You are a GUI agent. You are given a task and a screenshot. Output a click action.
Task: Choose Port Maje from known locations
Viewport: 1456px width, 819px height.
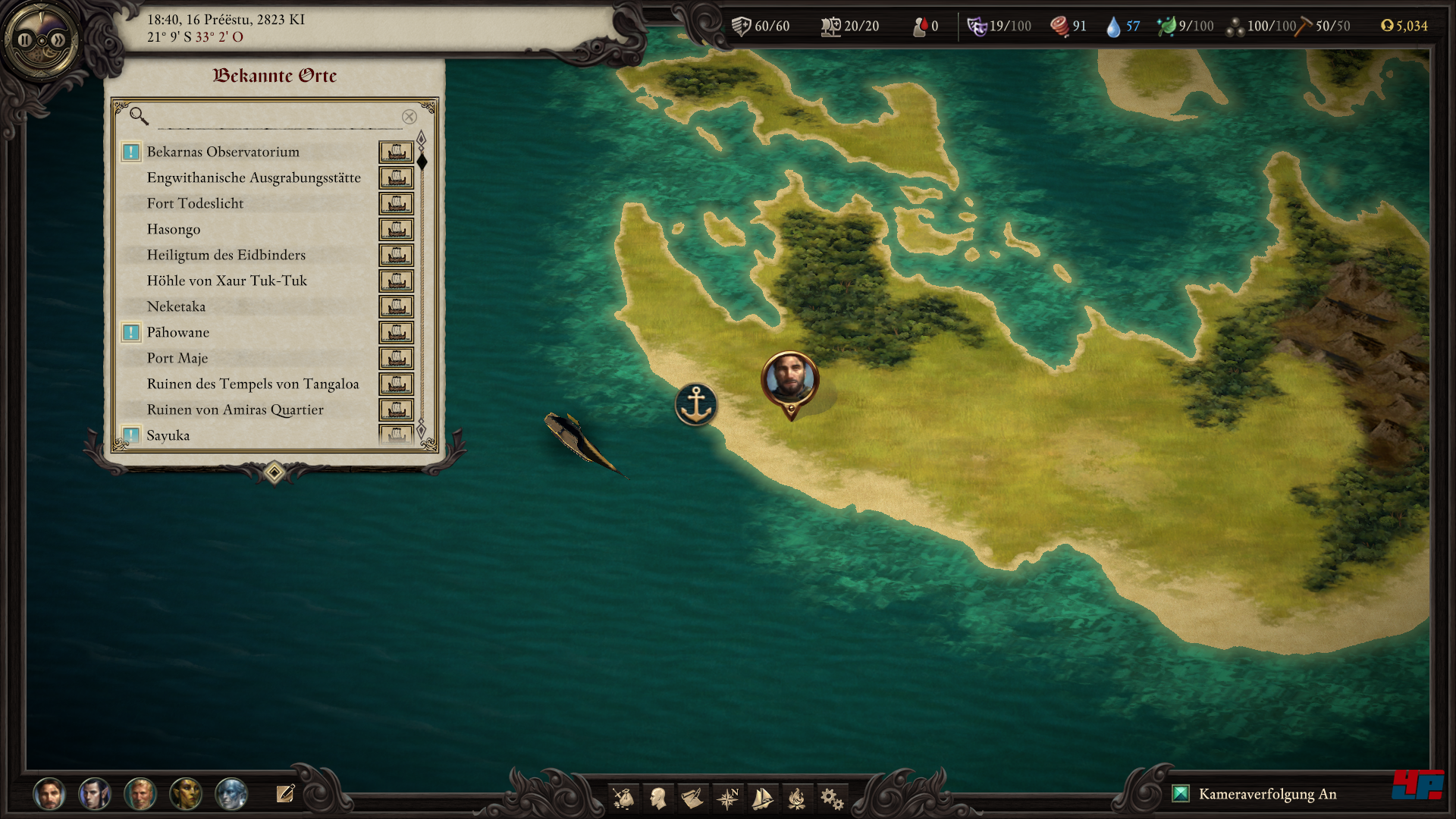pyautogui.click(x=177, y=358)
